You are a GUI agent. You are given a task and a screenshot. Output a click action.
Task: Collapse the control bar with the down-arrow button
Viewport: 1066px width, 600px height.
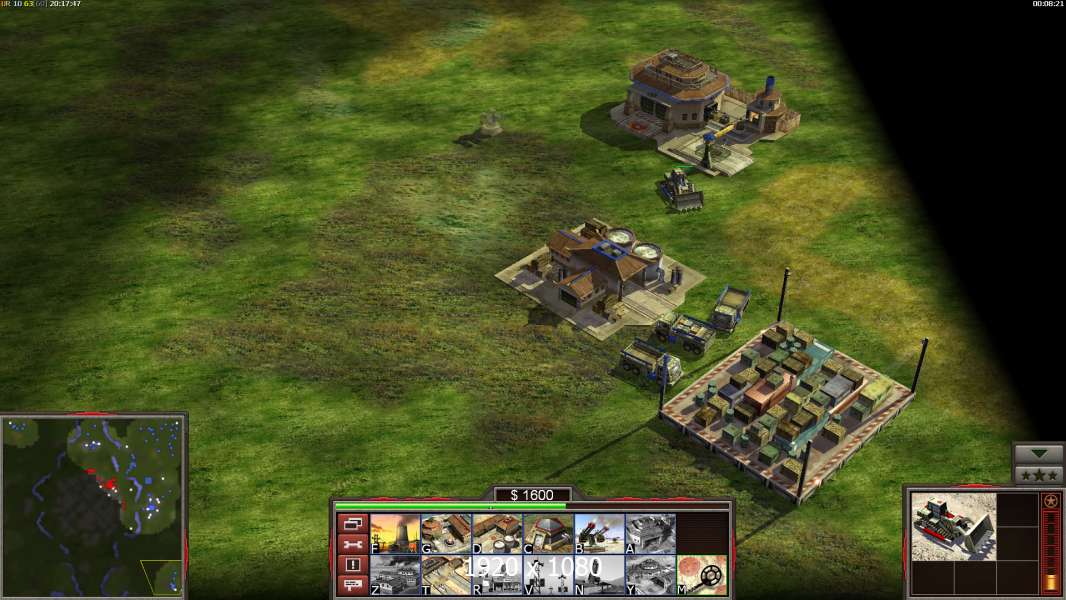point(1038,454)
